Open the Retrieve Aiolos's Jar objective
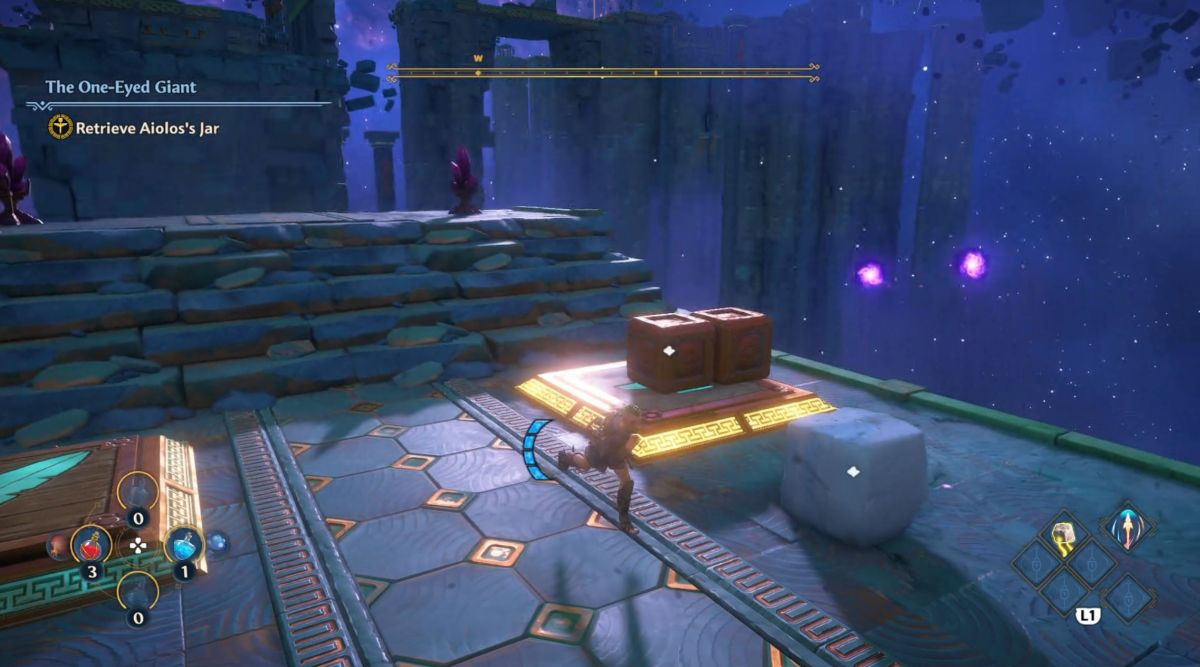 pyautogui.click(x=146, y=128)
